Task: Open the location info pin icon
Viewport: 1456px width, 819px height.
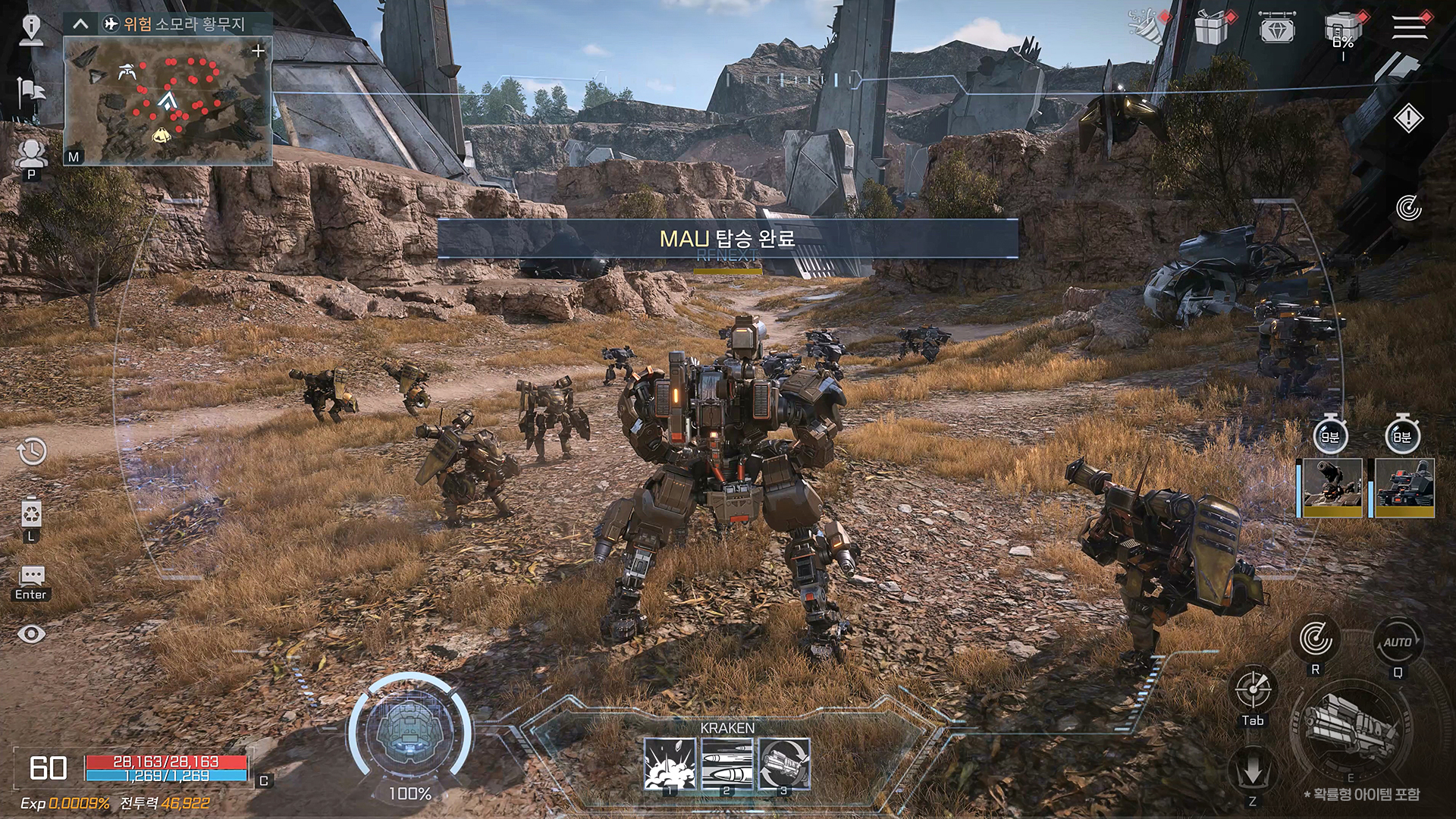Action: pos(31,30)
